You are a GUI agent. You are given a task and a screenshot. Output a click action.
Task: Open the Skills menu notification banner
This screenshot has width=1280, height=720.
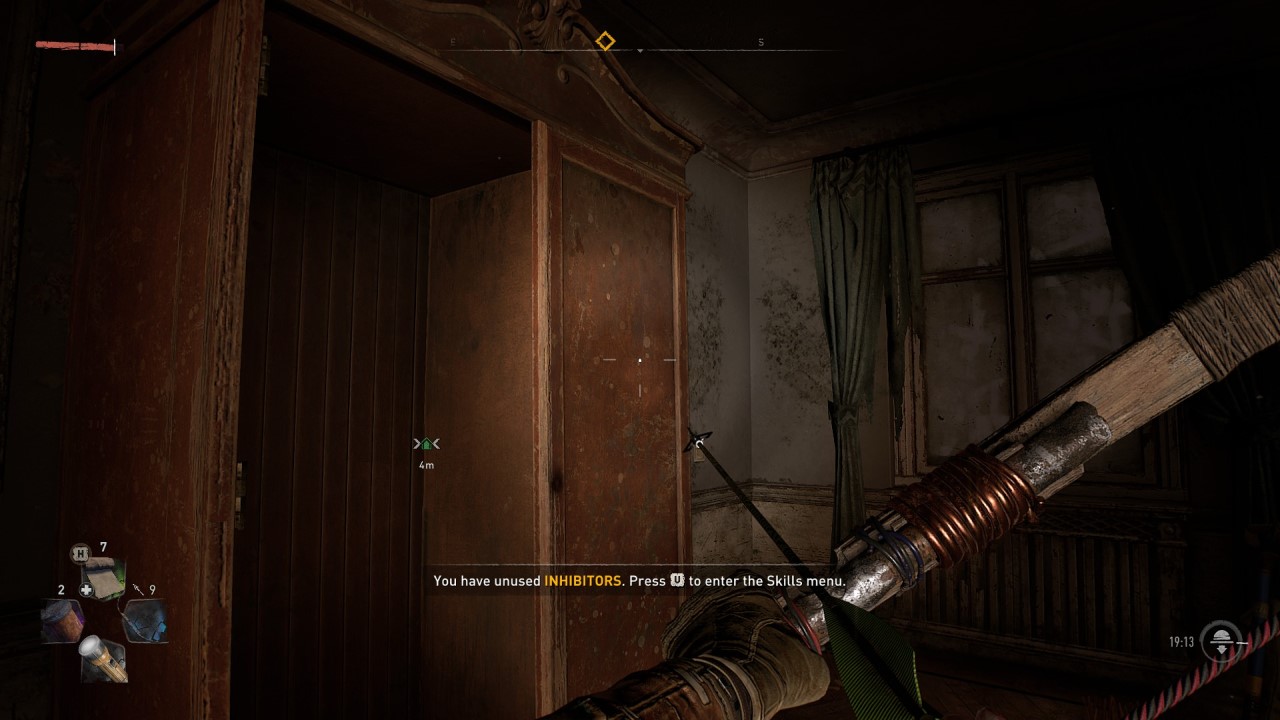640,580
